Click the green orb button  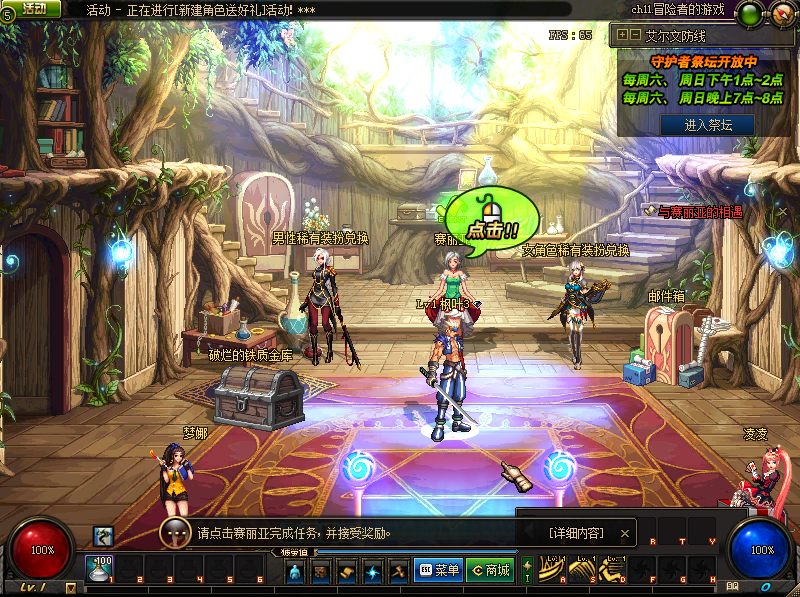pyautogui.click(x=748, y=13)
